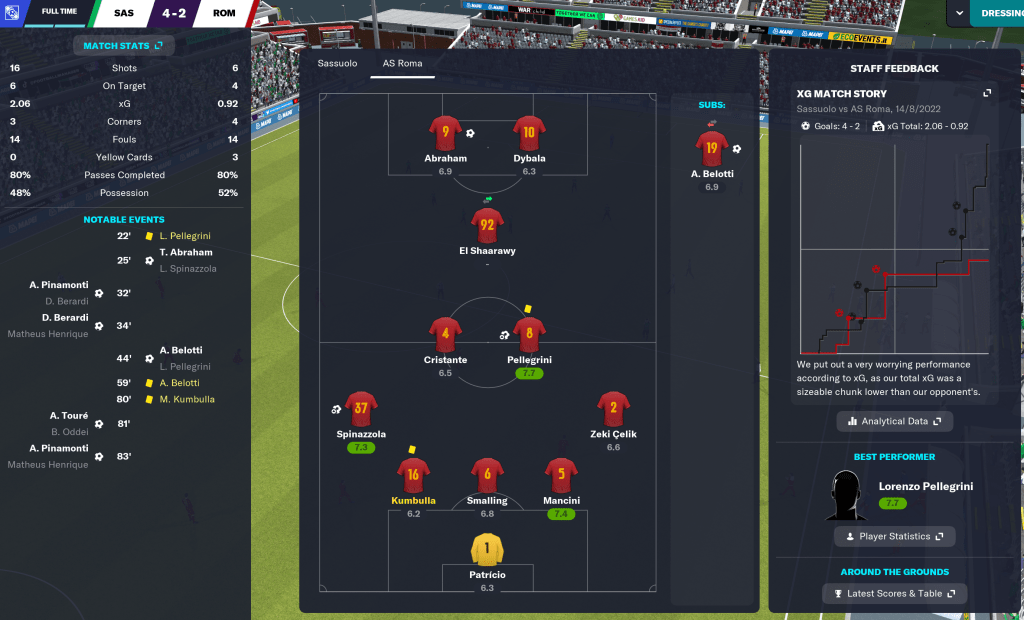Select Kumbulla's number 16 shirt

[413, 474]
